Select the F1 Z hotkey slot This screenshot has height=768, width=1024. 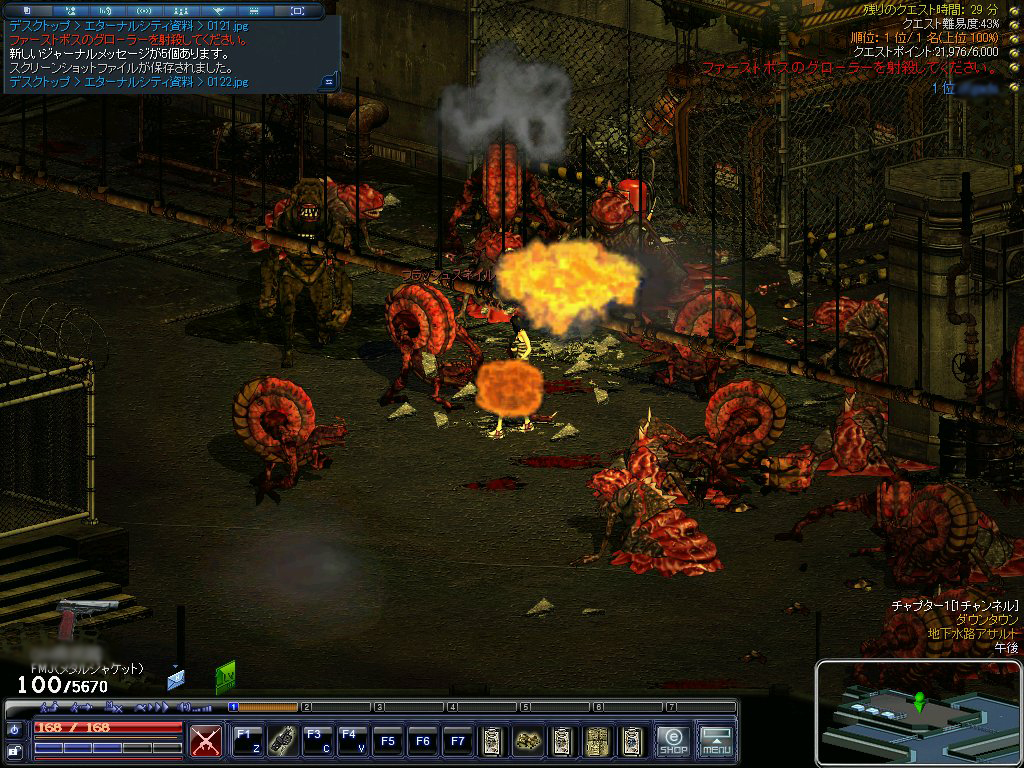click(247, 741)
